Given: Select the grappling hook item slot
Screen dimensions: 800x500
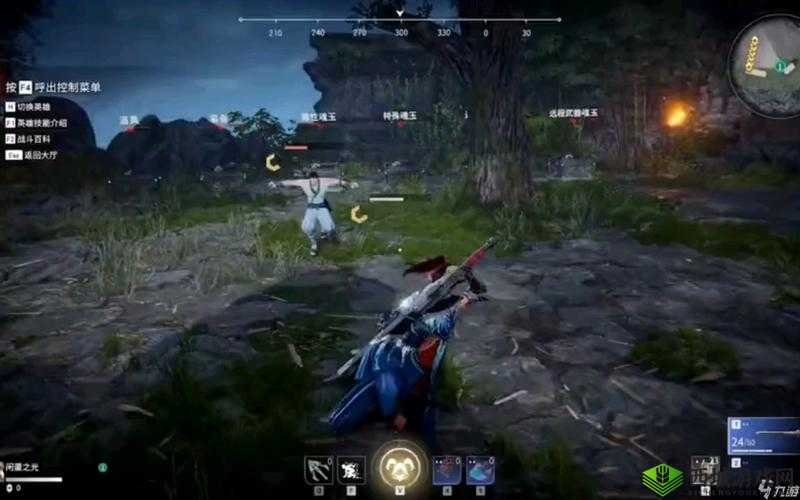Looking at the screenshot, I should coord(318,470).
